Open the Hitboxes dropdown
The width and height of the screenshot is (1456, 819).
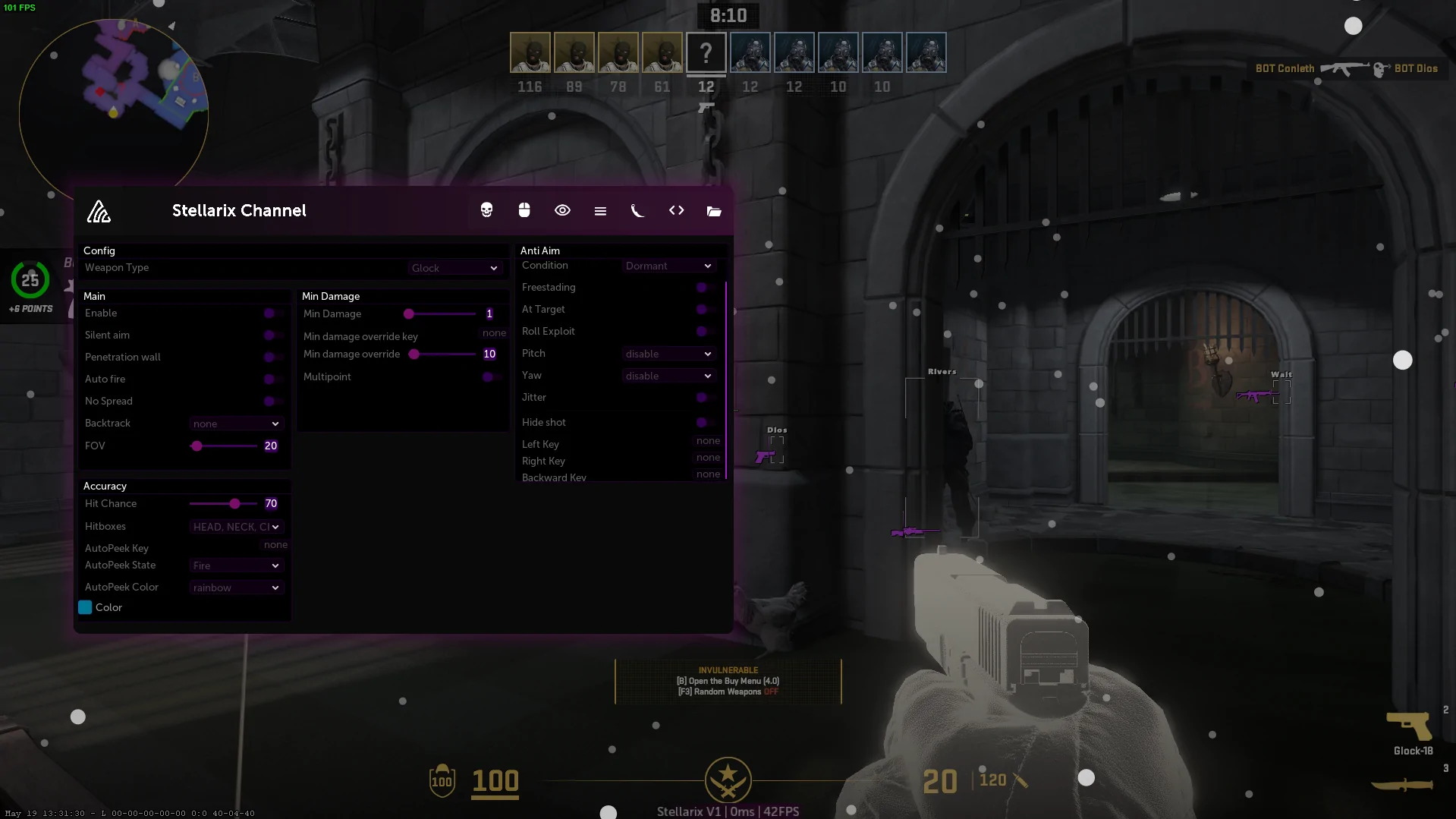[236, 527]
